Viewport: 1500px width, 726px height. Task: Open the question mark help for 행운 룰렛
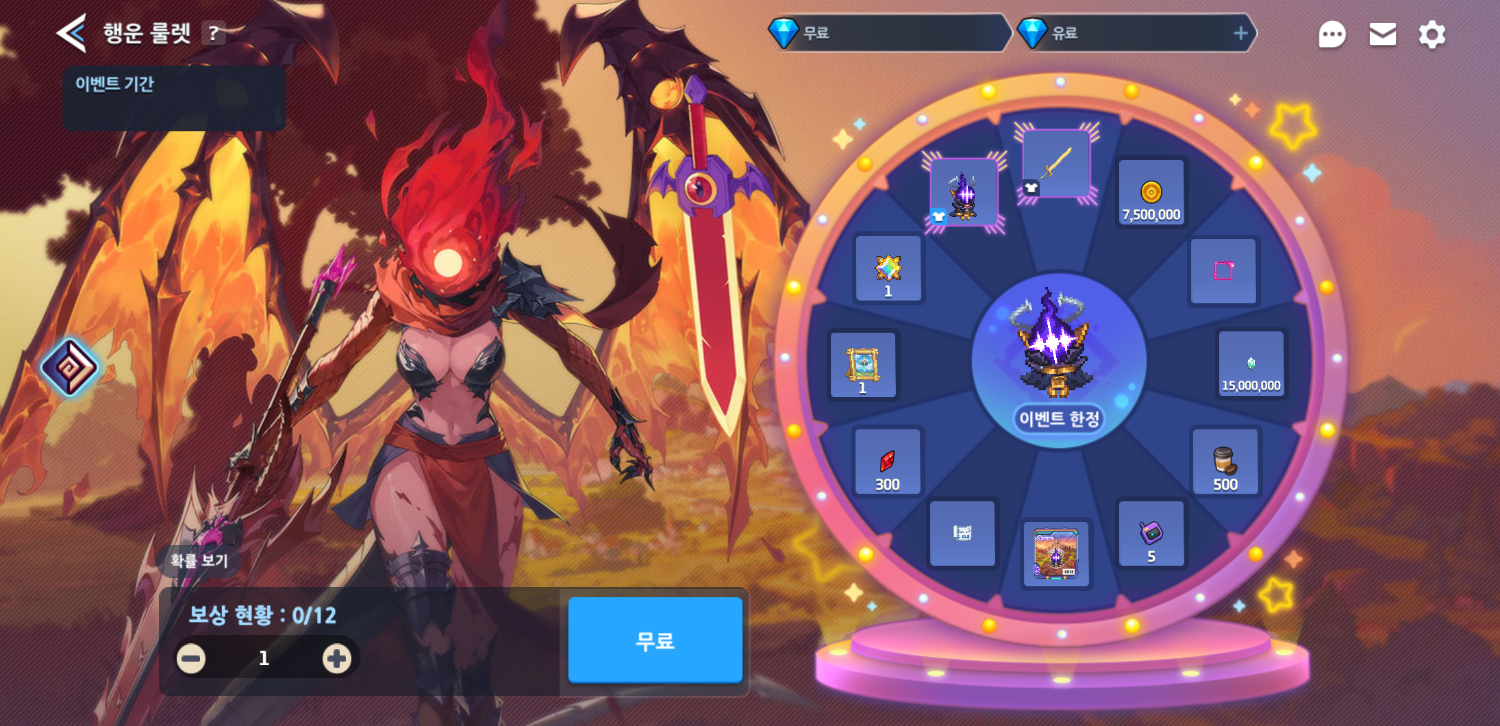click(x=213, y=33)
